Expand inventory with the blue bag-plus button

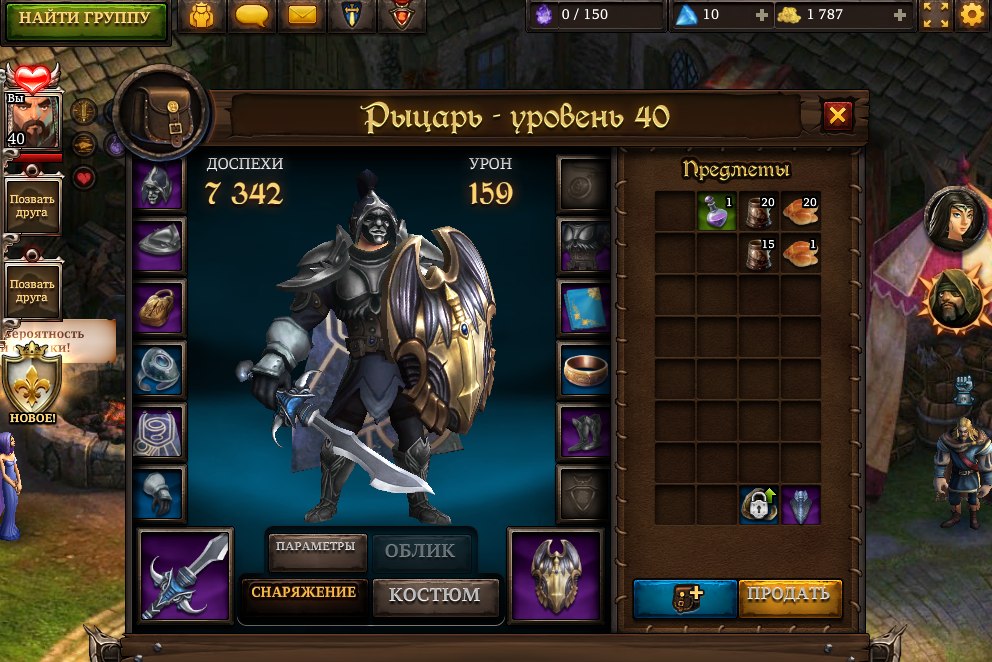click(x=685, y=596)
